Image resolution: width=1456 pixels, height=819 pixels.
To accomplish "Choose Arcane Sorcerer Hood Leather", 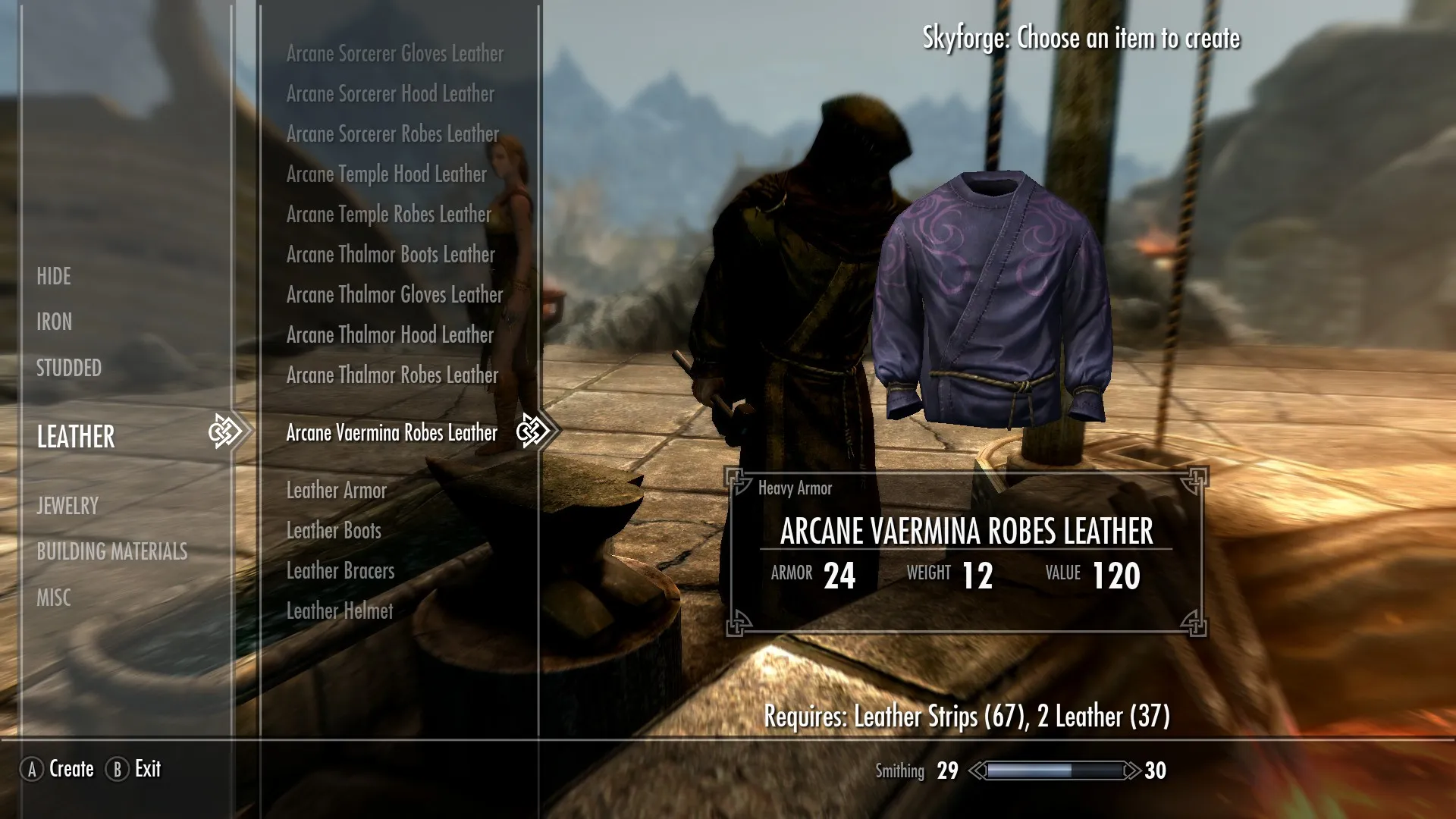I will [x=390, y=94].
